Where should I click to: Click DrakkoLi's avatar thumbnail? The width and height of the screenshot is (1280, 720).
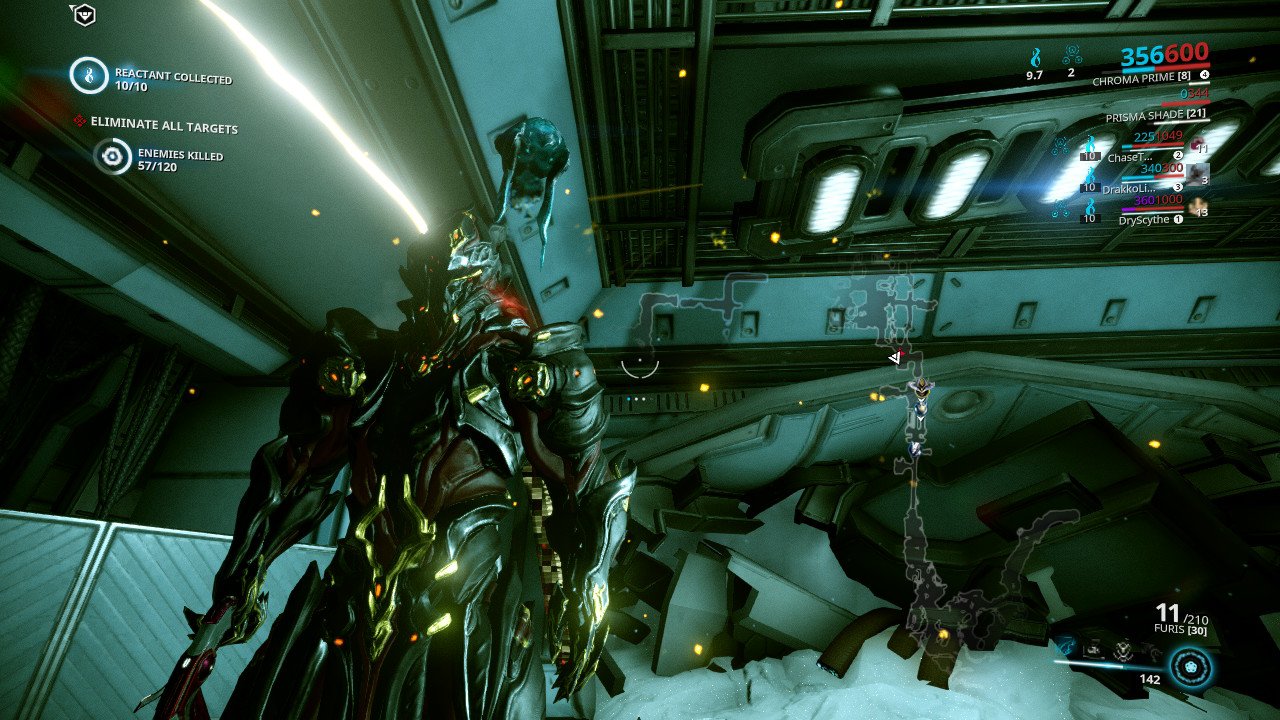point(1196,176)
